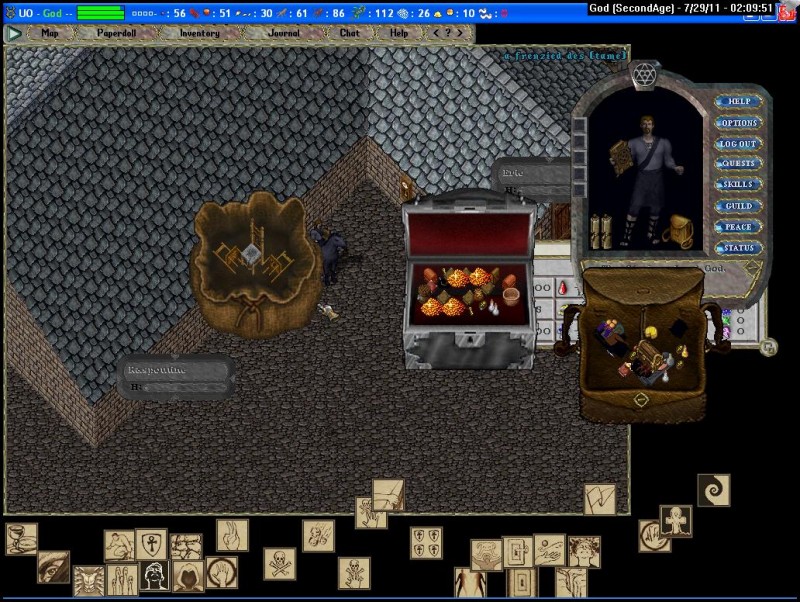Viewport: 800px width, 602px height.
Task: Open the QUESTS button on the paperdoll
Action: (x=739, y=164)
